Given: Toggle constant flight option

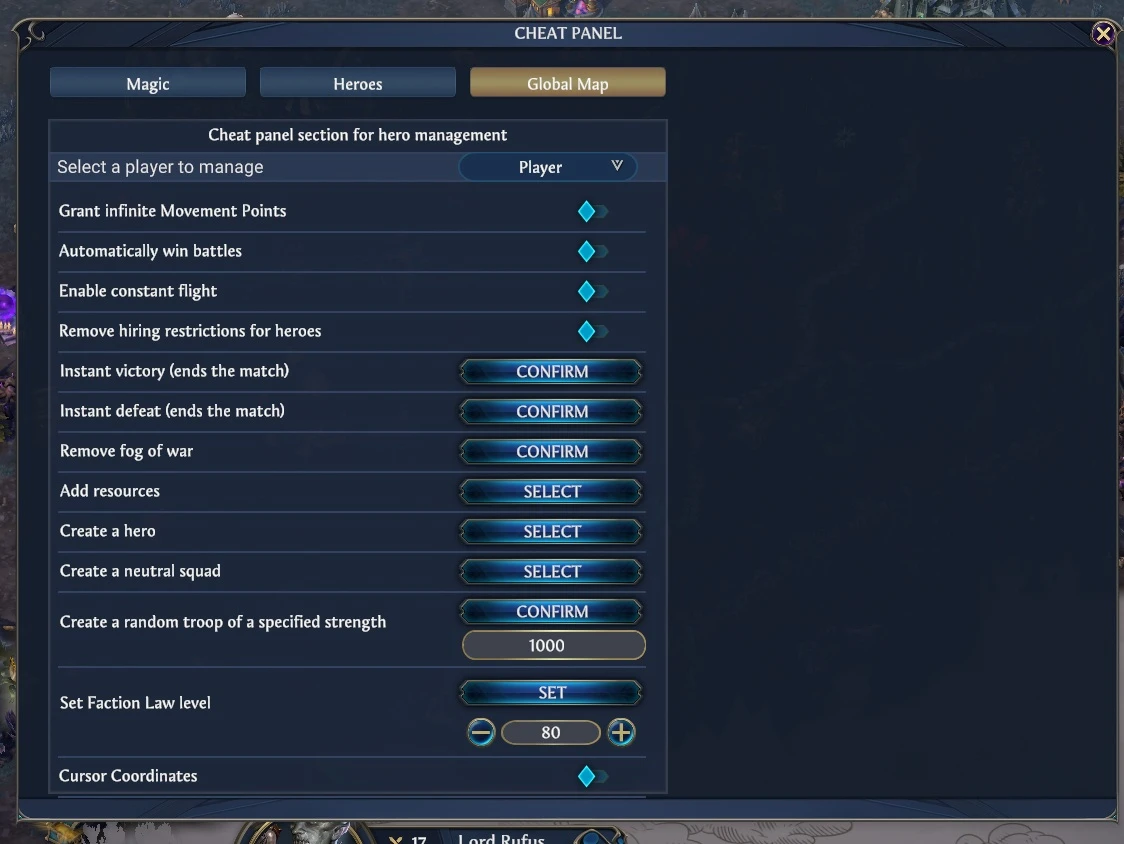Looking at the screenshot, I should pos(590,291).
